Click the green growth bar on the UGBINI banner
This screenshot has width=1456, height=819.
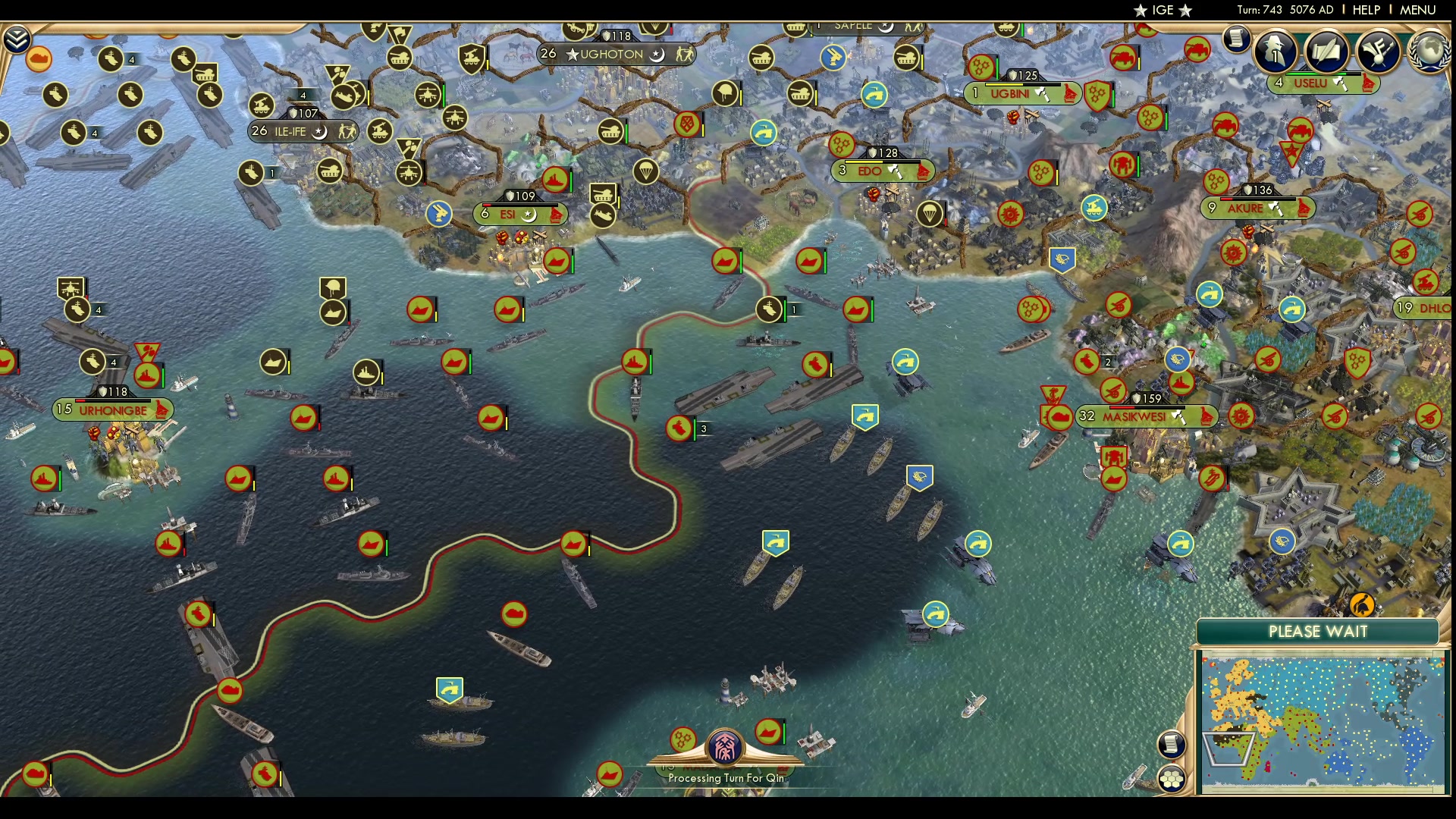1024,85
